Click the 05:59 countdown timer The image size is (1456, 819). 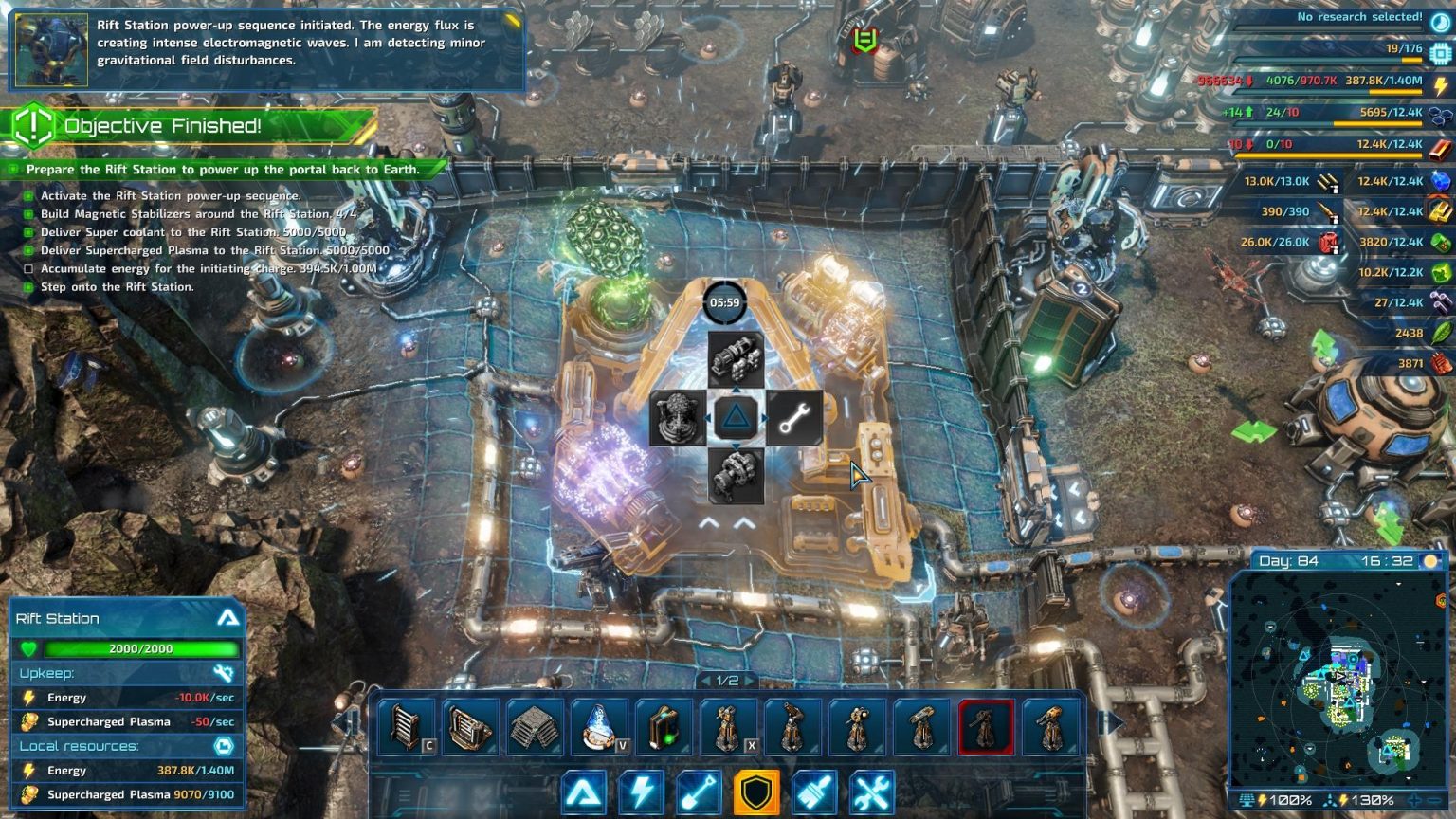pyautogui.click(x=725, y=303)
